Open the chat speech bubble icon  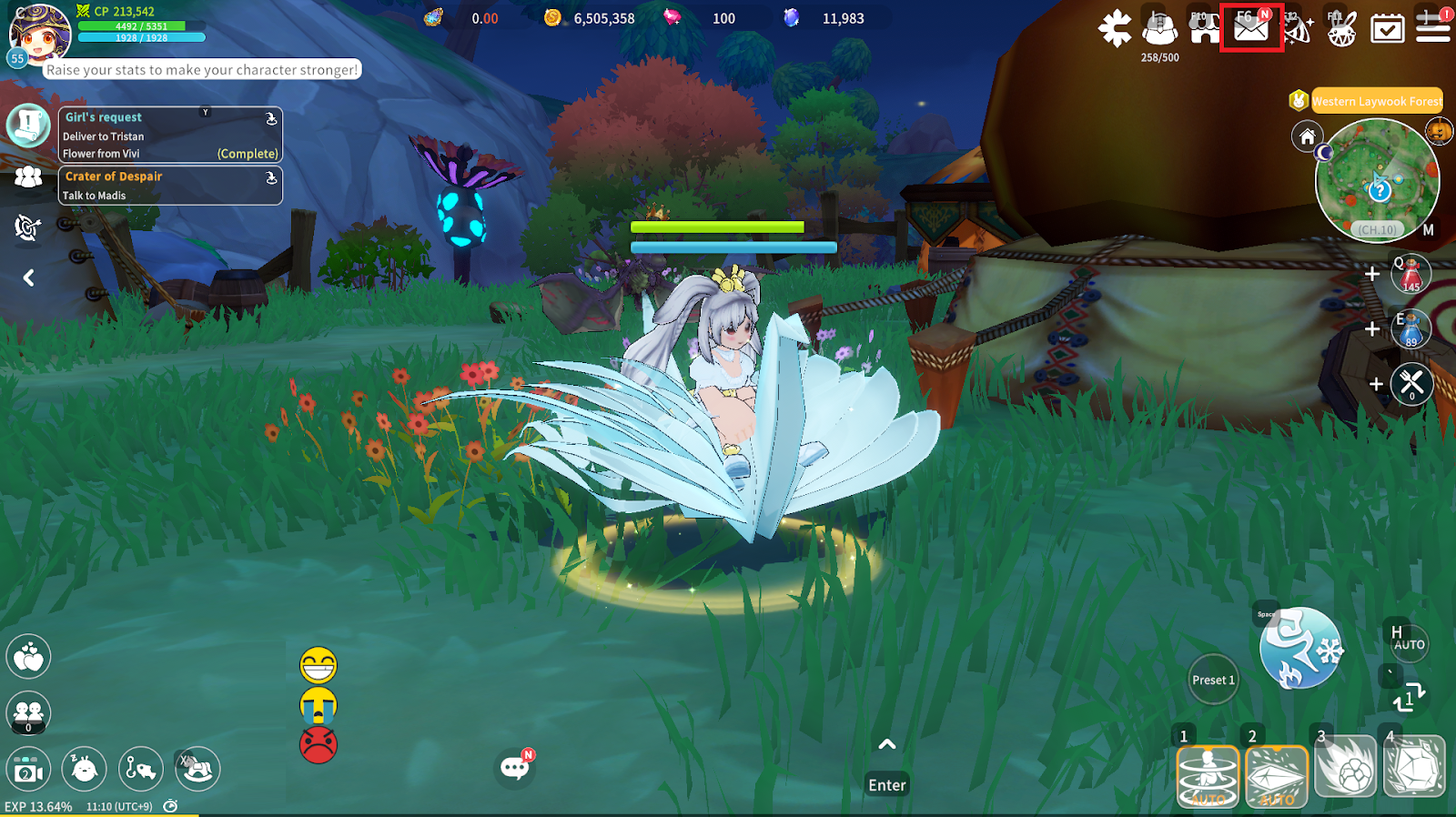514,769
